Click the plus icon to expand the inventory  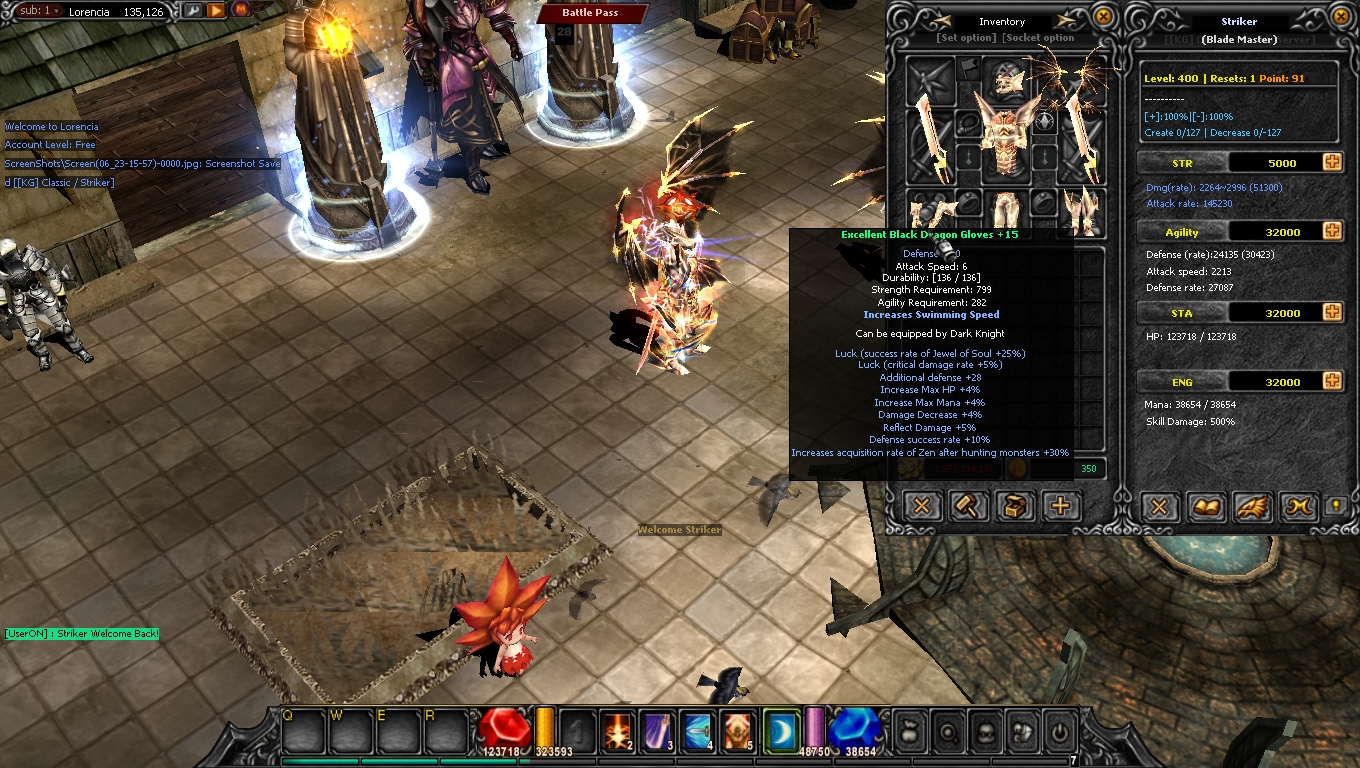coord(1060,507)
